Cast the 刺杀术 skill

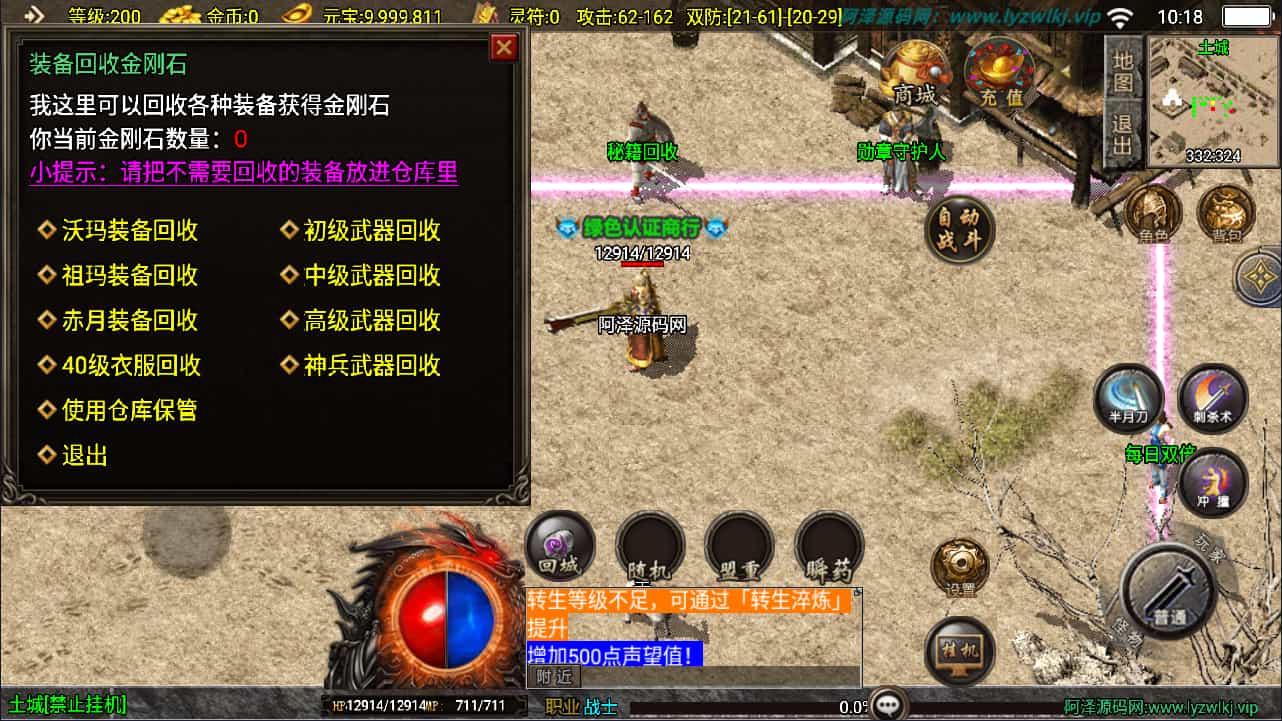[1211, 399]
